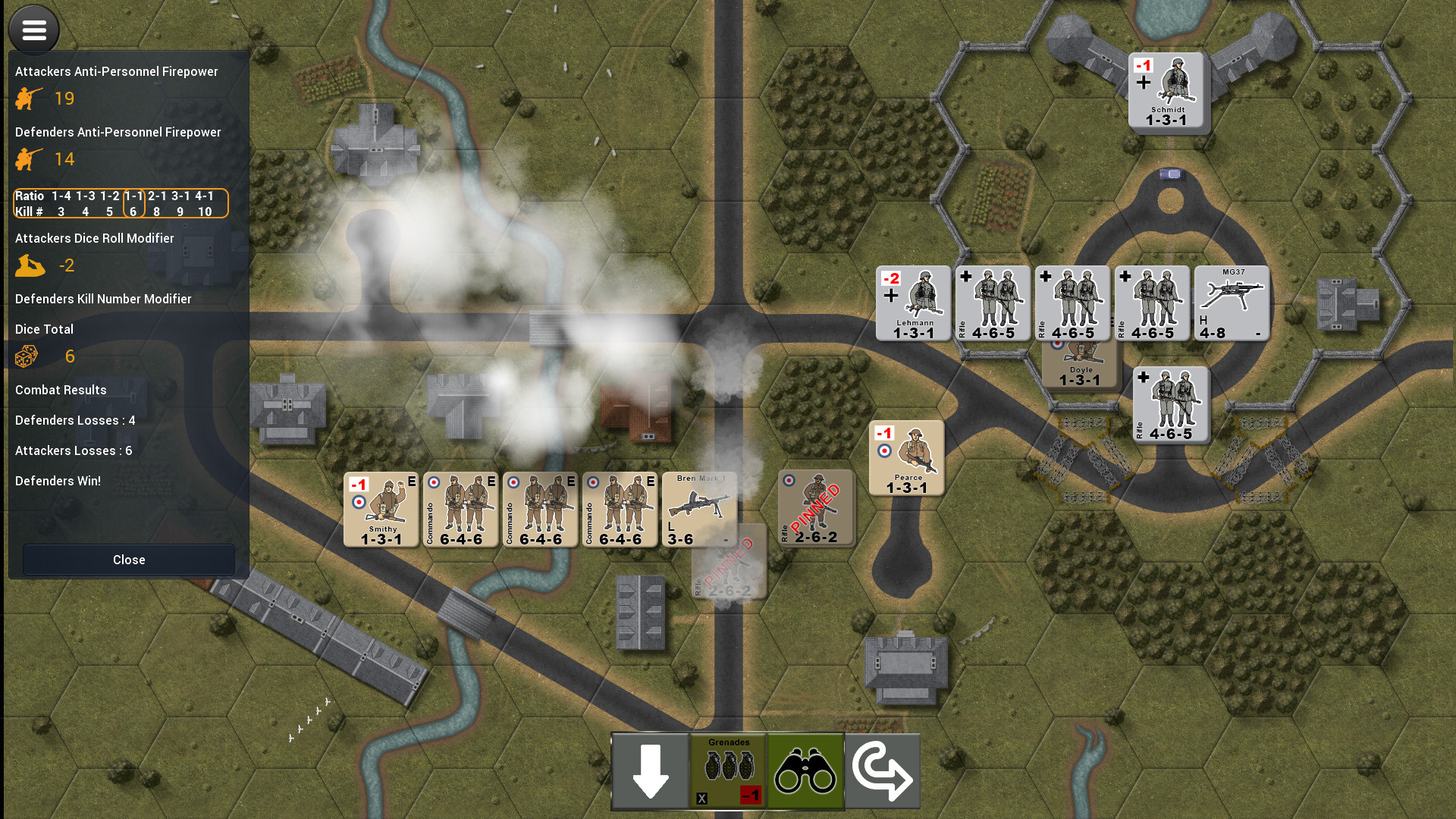The height and width of the screenshot is (819, 1456).
Task: Select the German Schmidt leader counter
Action: (1168, 91)
